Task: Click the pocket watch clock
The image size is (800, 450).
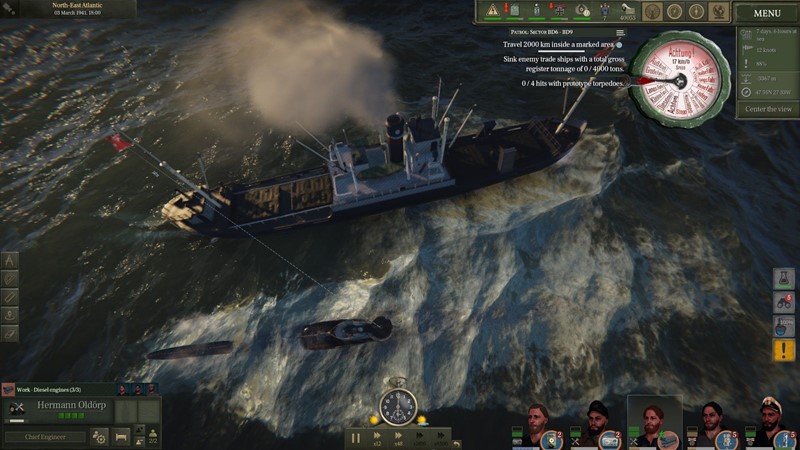Action: 399,407
